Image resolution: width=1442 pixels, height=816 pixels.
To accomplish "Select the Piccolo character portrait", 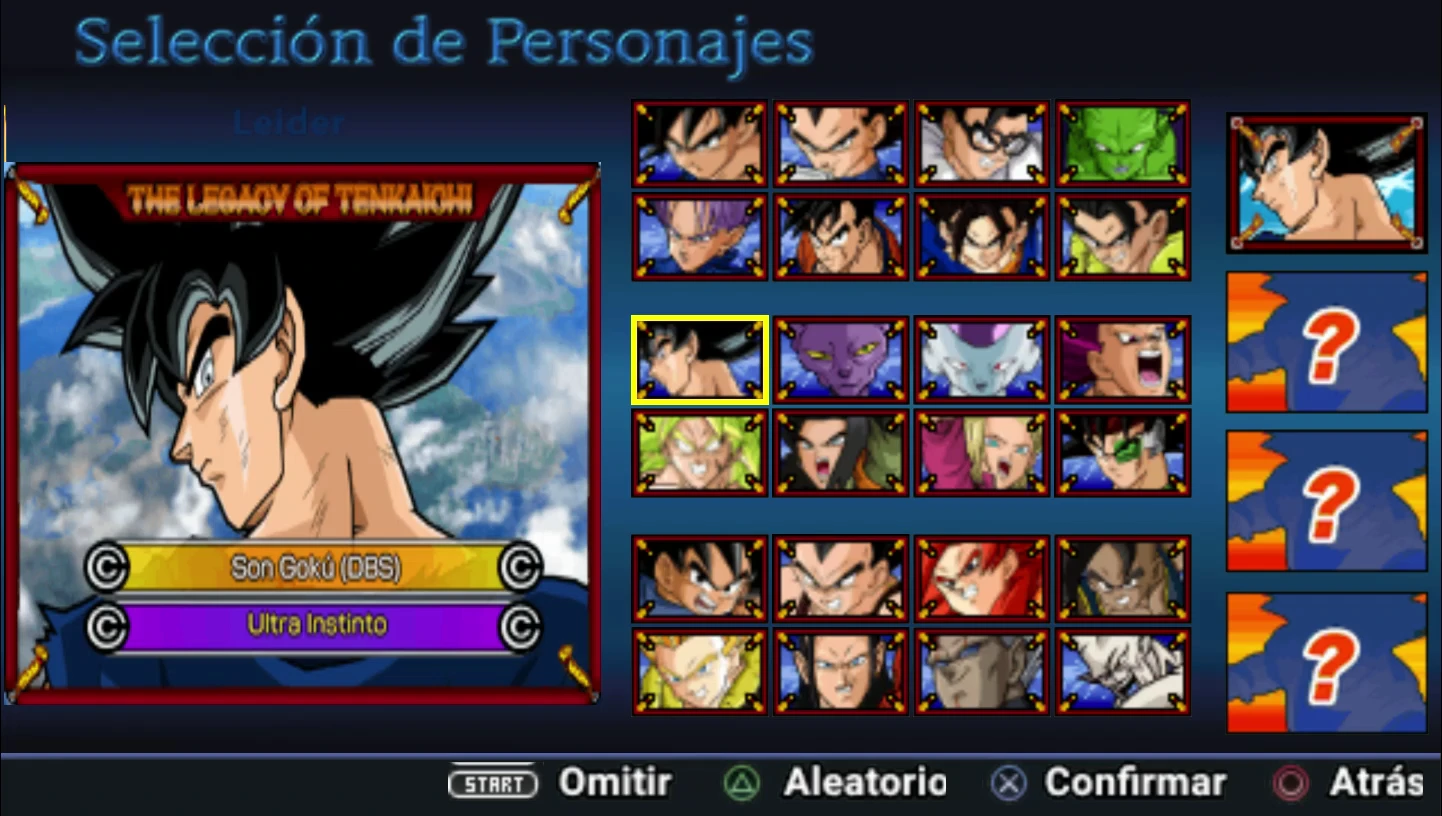I will 1123,142.
